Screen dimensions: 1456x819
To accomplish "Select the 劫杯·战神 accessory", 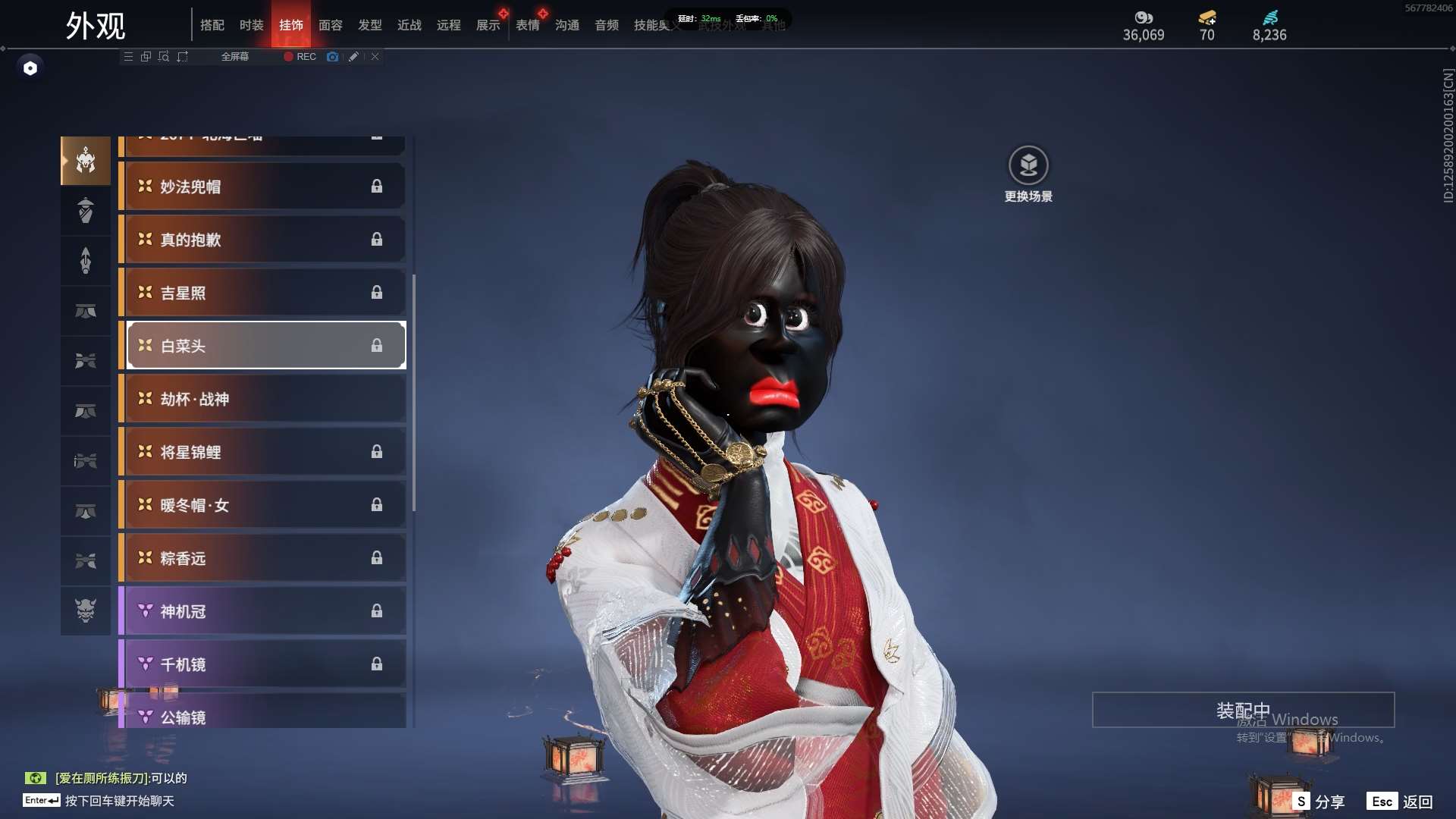I will [x=262, y=399].
